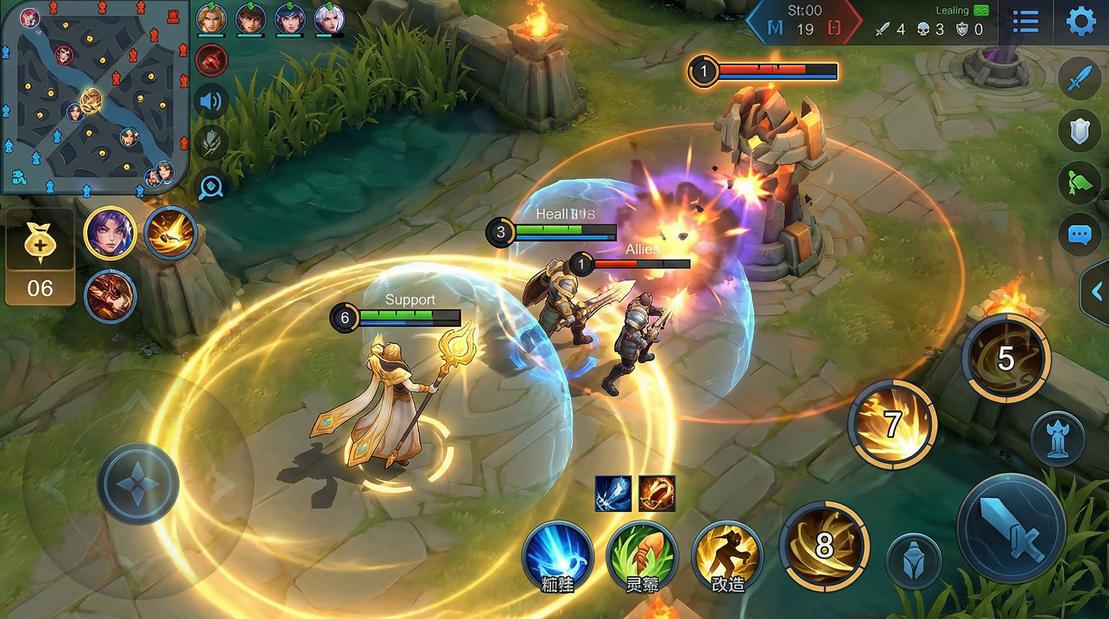This screenshot has width=1109, height=619.
Task: Target the tower with the turret button
Action: click(x=1057, y=438)
